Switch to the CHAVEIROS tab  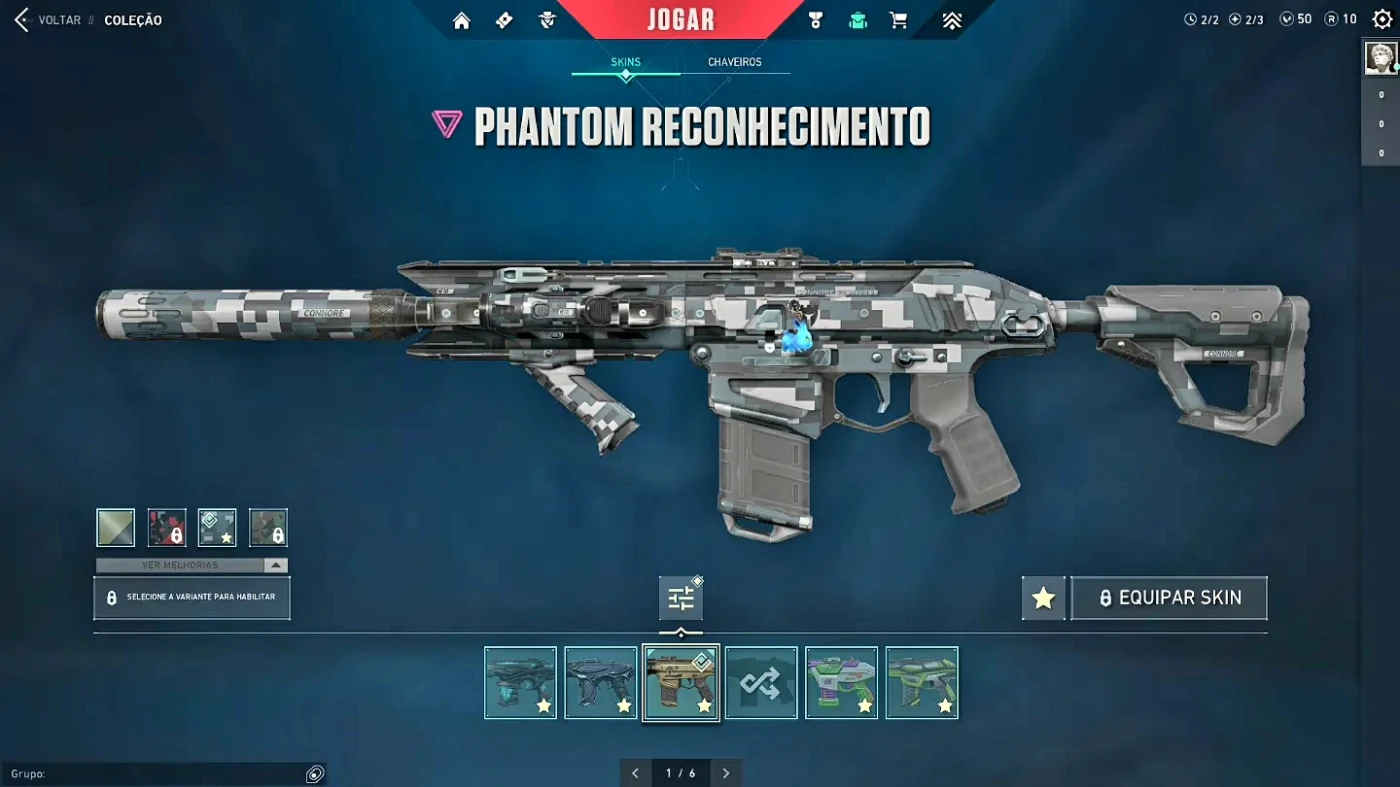click(x=737, y=61)
